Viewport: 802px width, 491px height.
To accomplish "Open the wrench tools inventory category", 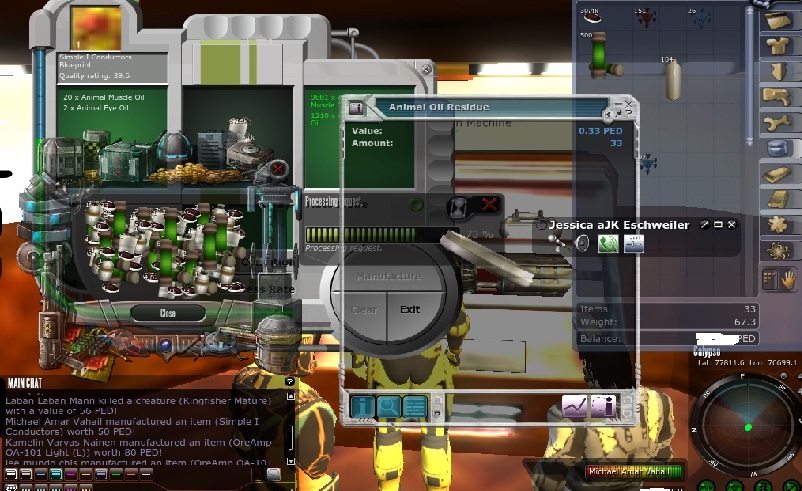I will point(780,122).
